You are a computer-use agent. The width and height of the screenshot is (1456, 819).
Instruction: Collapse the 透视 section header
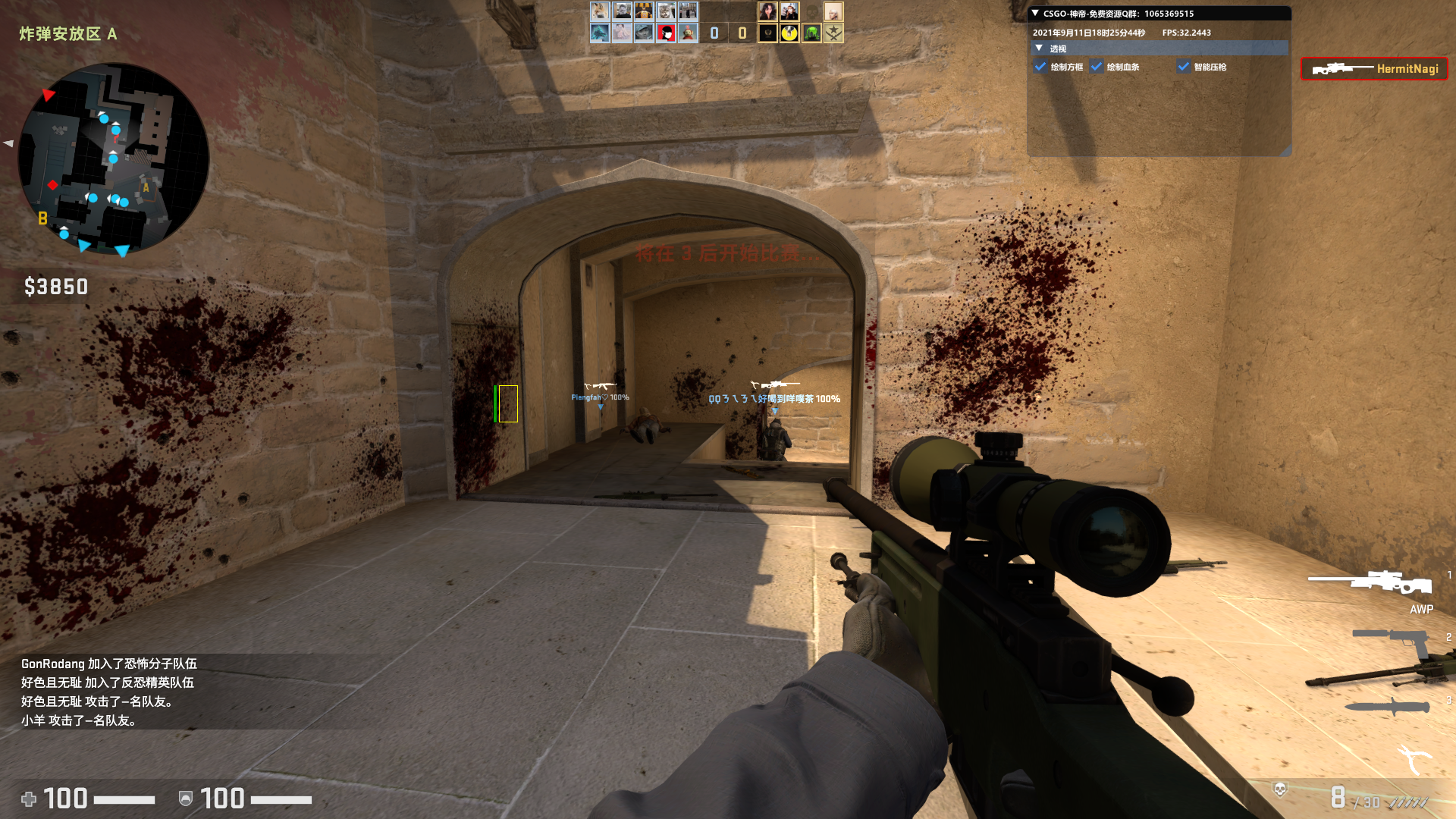coord(1040,49)
